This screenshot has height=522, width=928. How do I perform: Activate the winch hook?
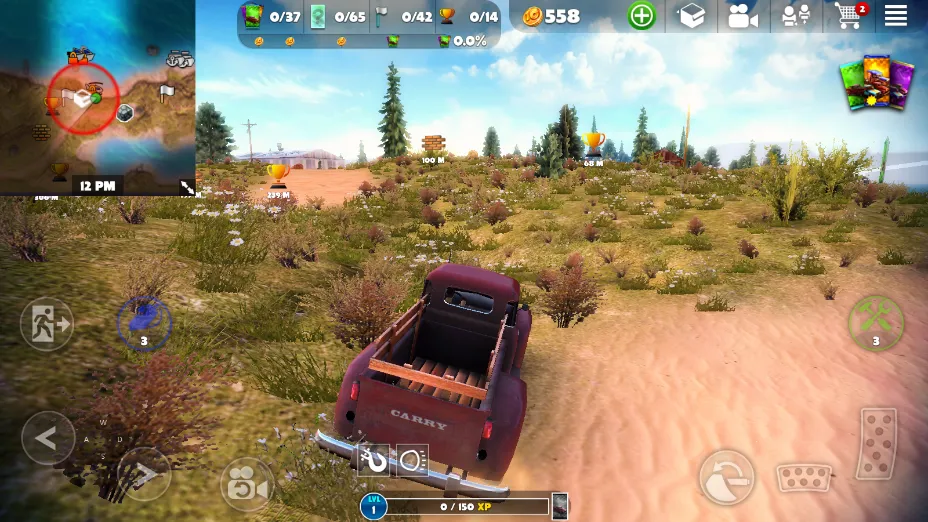373,461
